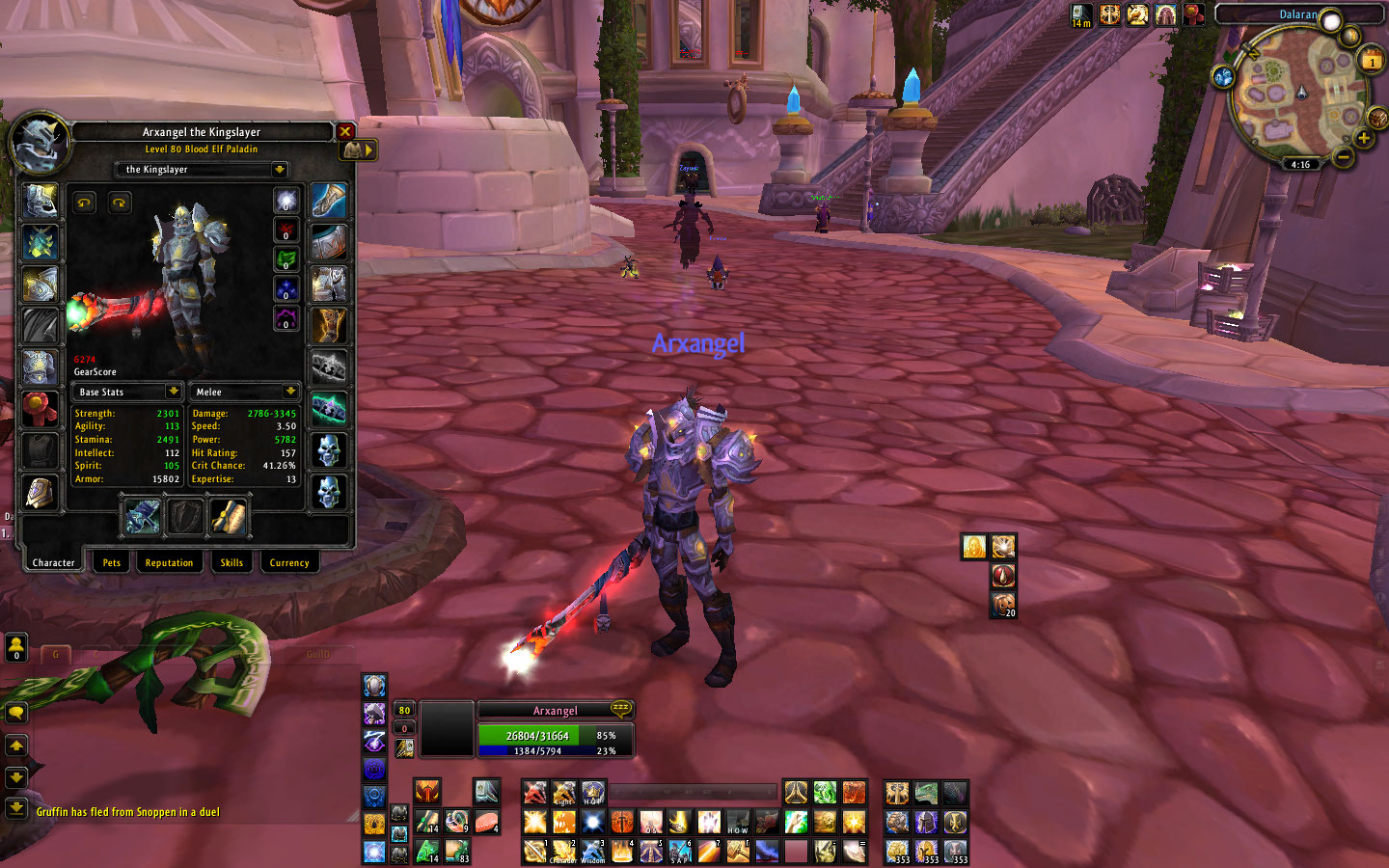Click the blue experience bar on the player frame
This screenshot has width=1389, height=868.
click(x=555, y=747)
